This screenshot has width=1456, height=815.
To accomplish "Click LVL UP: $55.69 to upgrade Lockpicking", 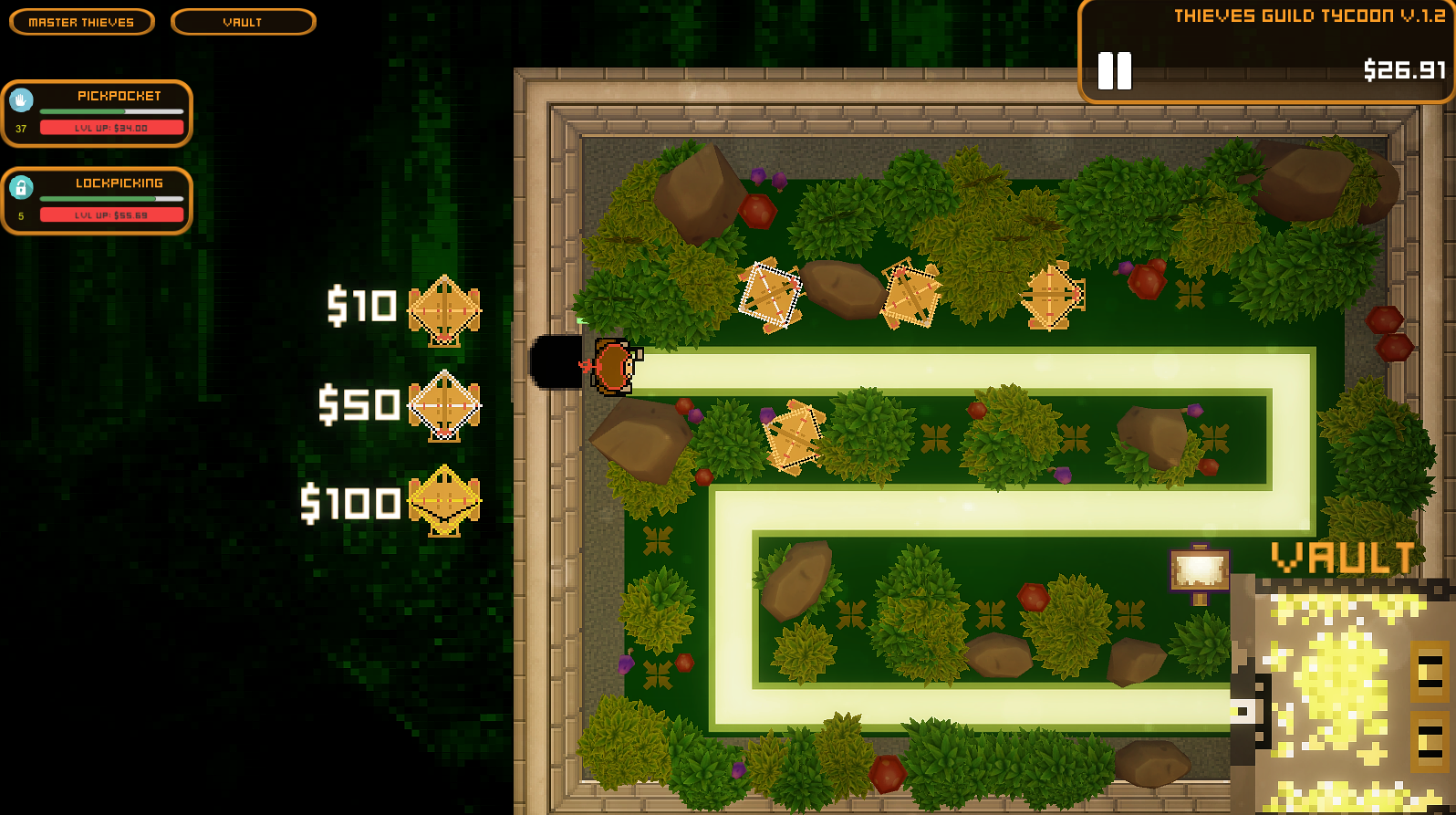I will 111,214.
